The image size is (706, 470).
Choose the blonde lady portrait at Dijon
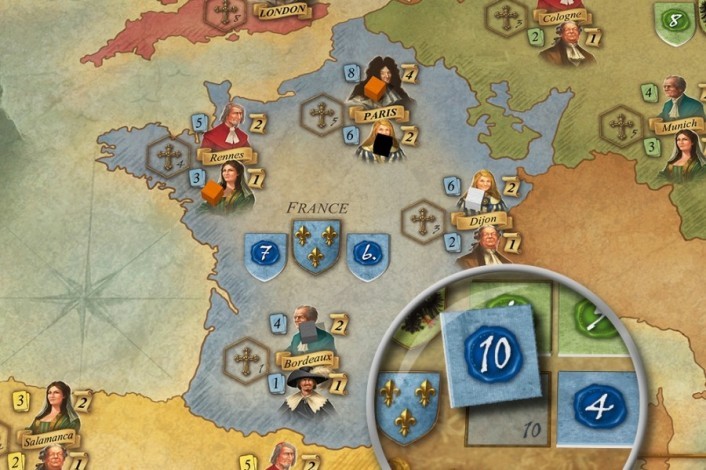[485, 190]
